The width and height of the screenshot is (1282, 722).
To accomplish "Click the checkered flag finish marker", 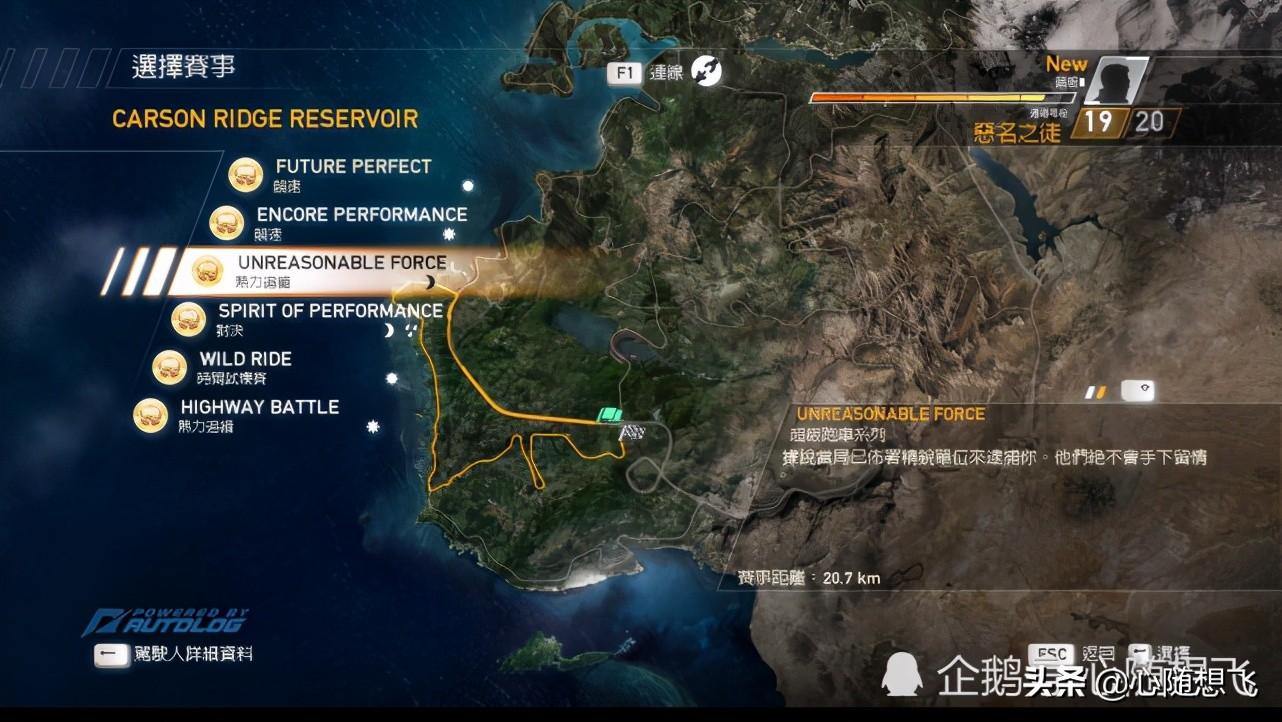I will pyautogui.click(x=631, y=432).
